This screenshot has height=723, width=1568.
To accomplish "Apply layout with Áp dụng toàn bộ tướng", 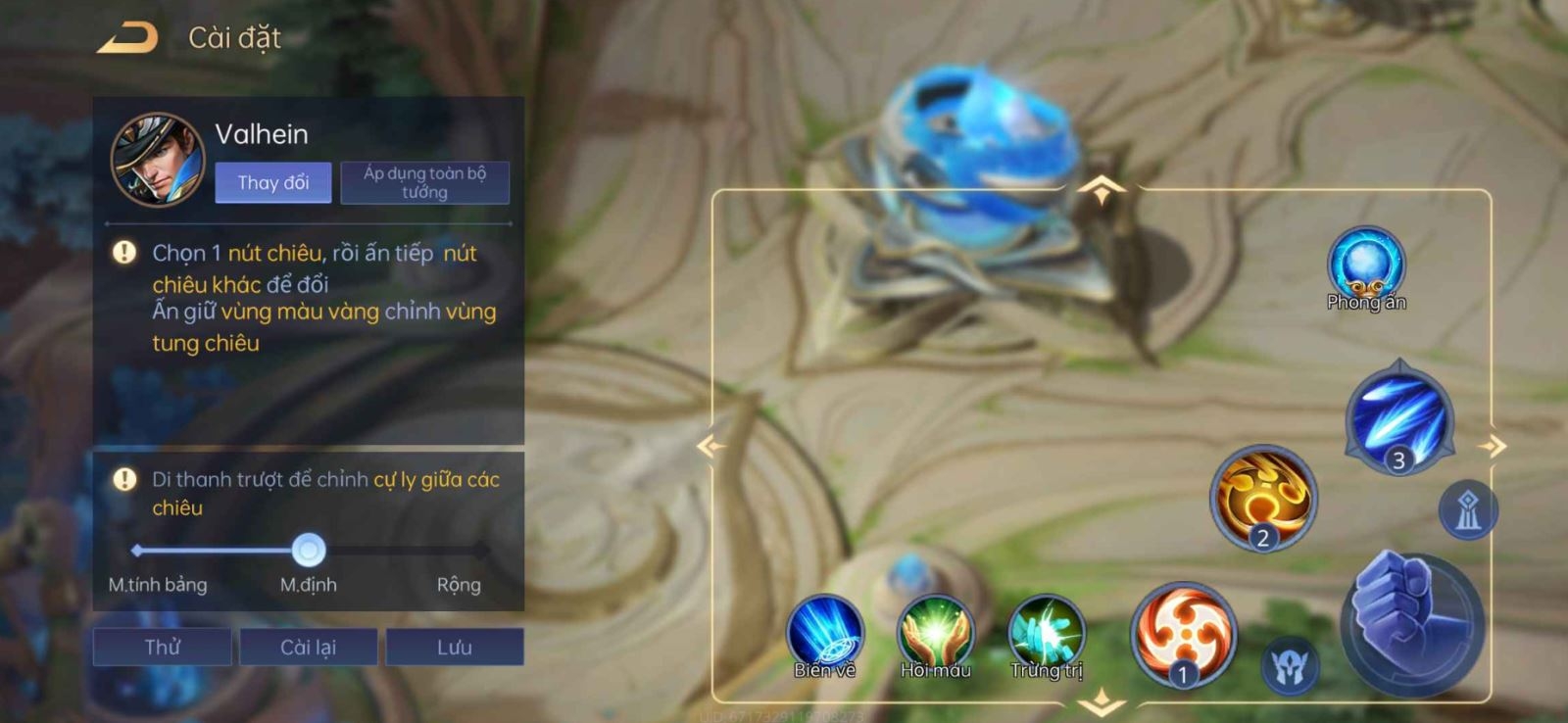I will coord(424,183).
